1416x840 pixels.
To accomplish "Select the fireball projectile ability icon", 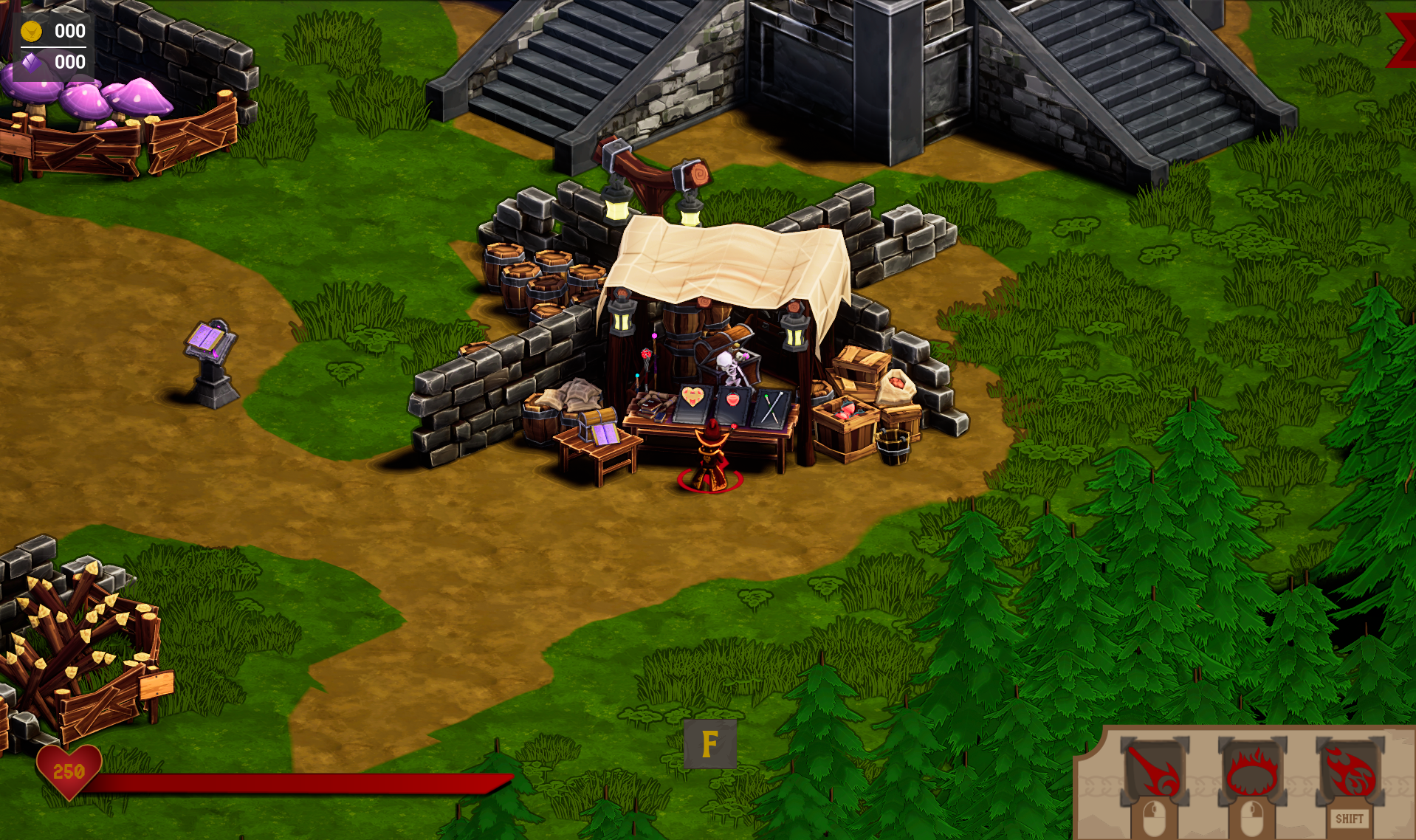I will 1154,772.
